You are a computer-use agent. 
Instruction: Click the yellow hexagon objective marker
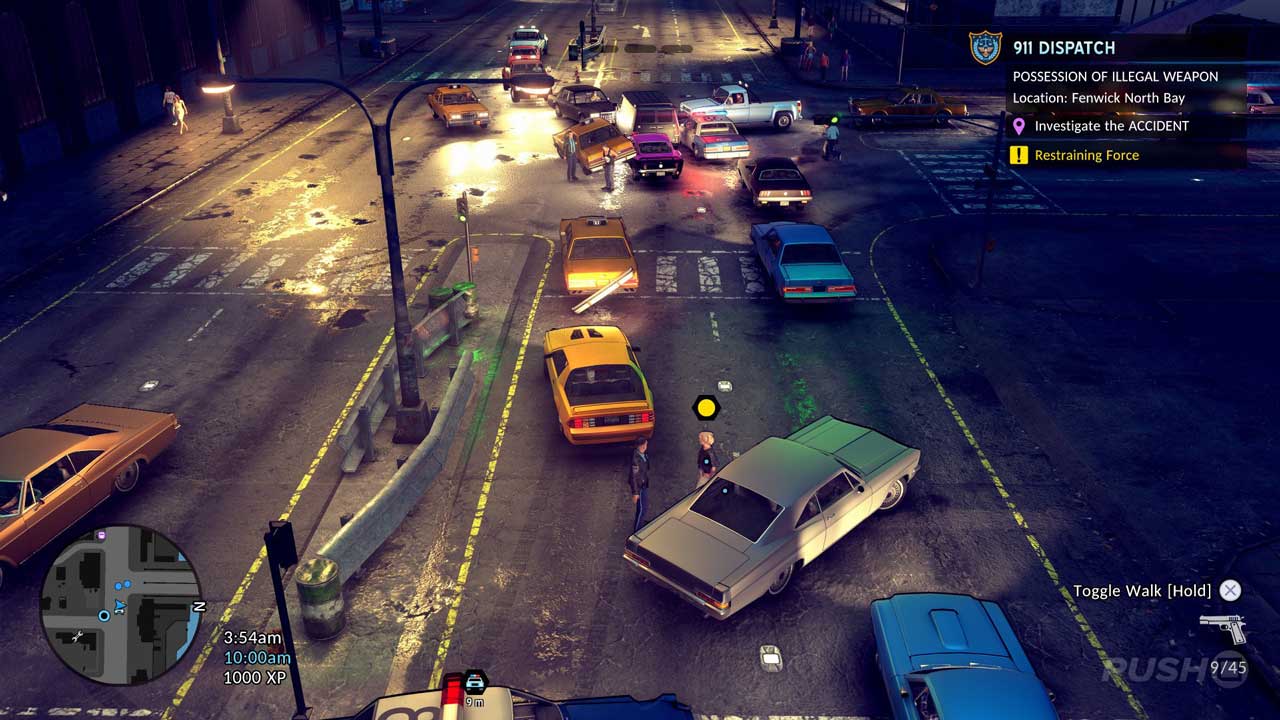pyautogui.click(x=706, y=407)
